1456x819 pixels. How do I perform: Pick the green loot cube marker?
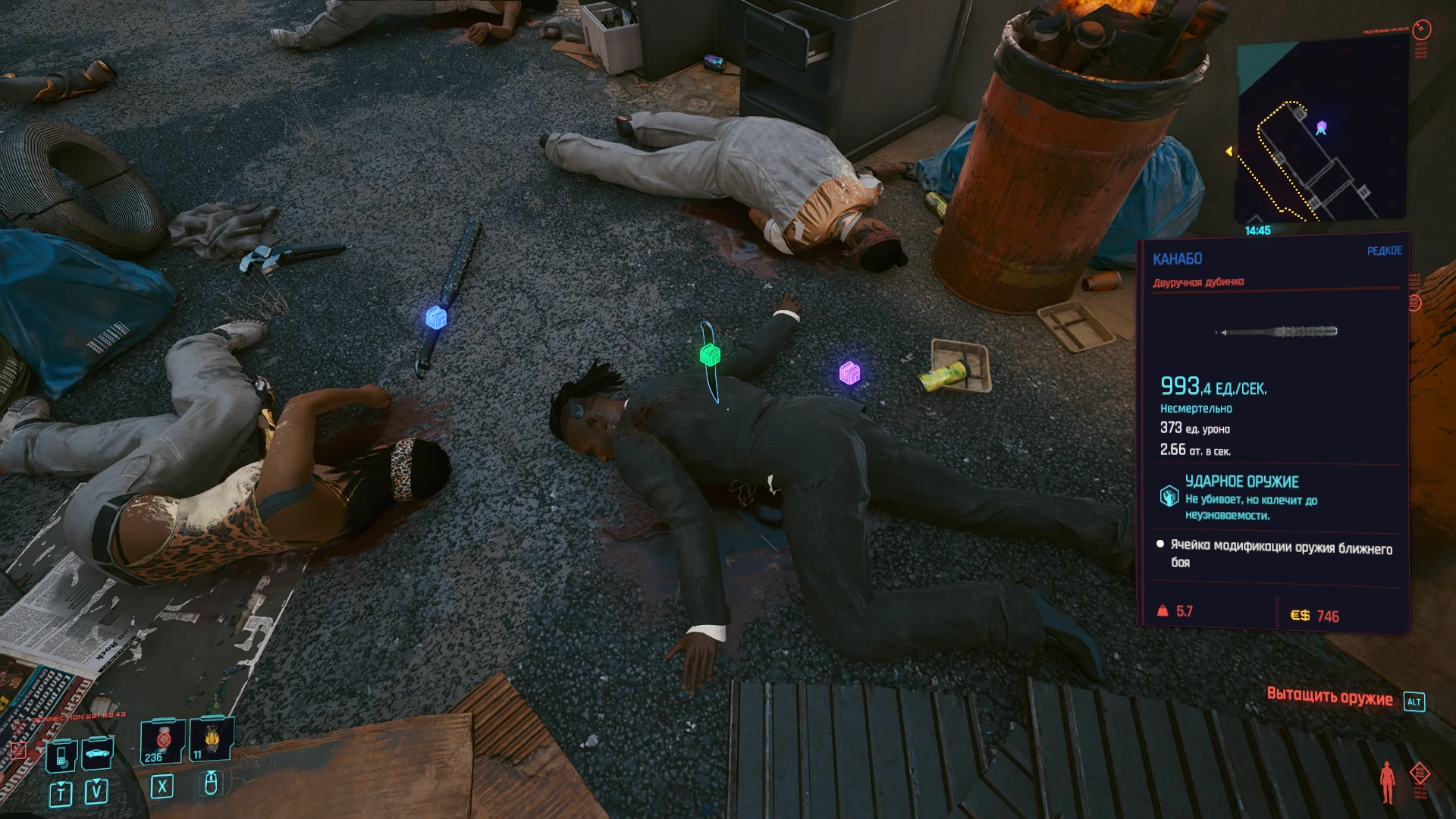pos(710,354)
